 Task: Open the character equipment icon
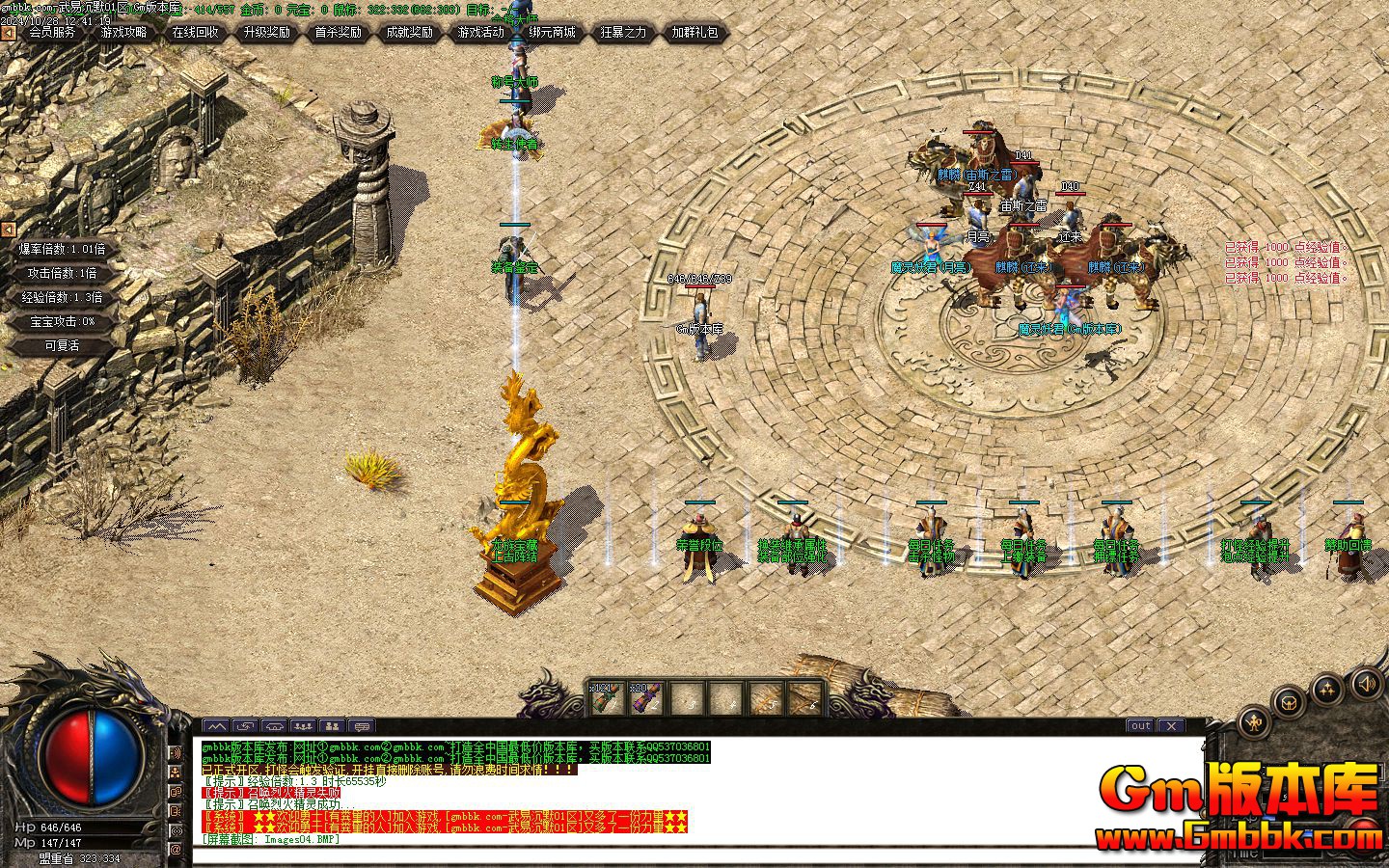1254,721
